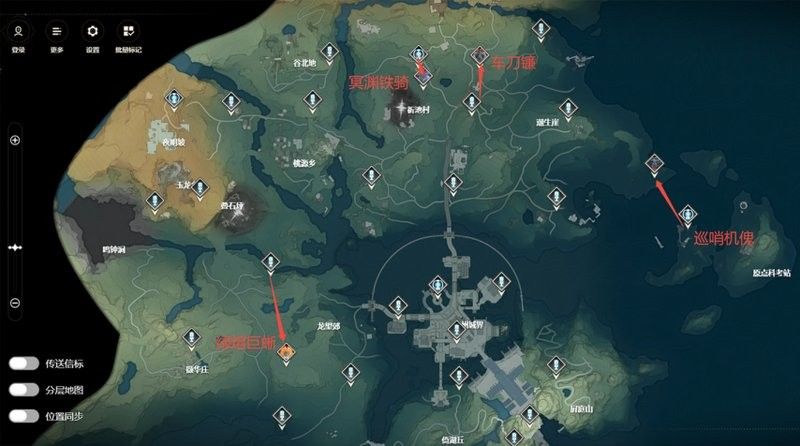800x446 pixels.
Task: Select the 车刀镰 map marker
Action: tap(481, 55)
